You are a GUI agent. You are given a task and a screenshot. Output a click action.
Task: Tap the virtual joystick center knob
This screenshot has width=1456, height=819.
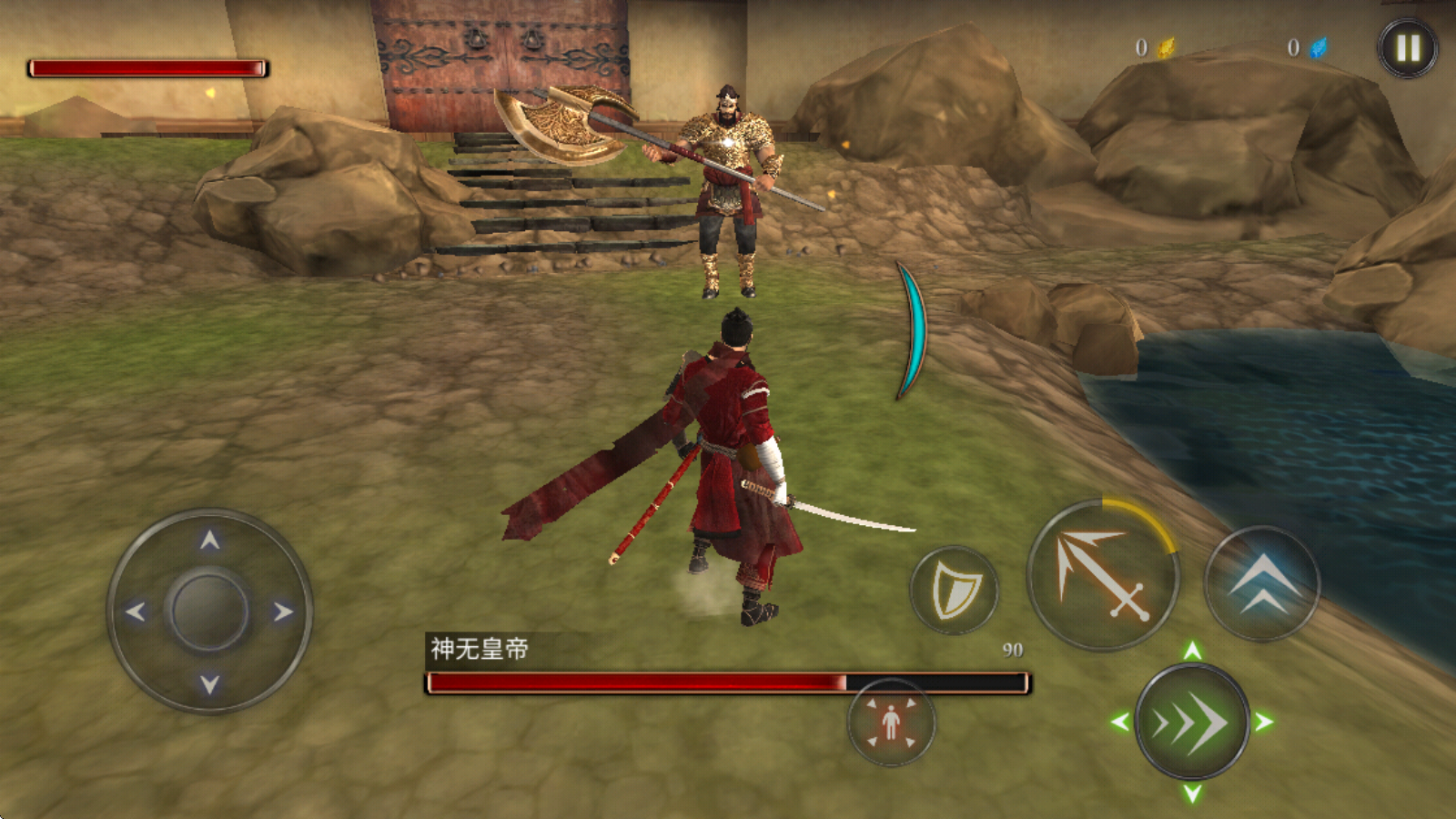[x=209, y=611]
